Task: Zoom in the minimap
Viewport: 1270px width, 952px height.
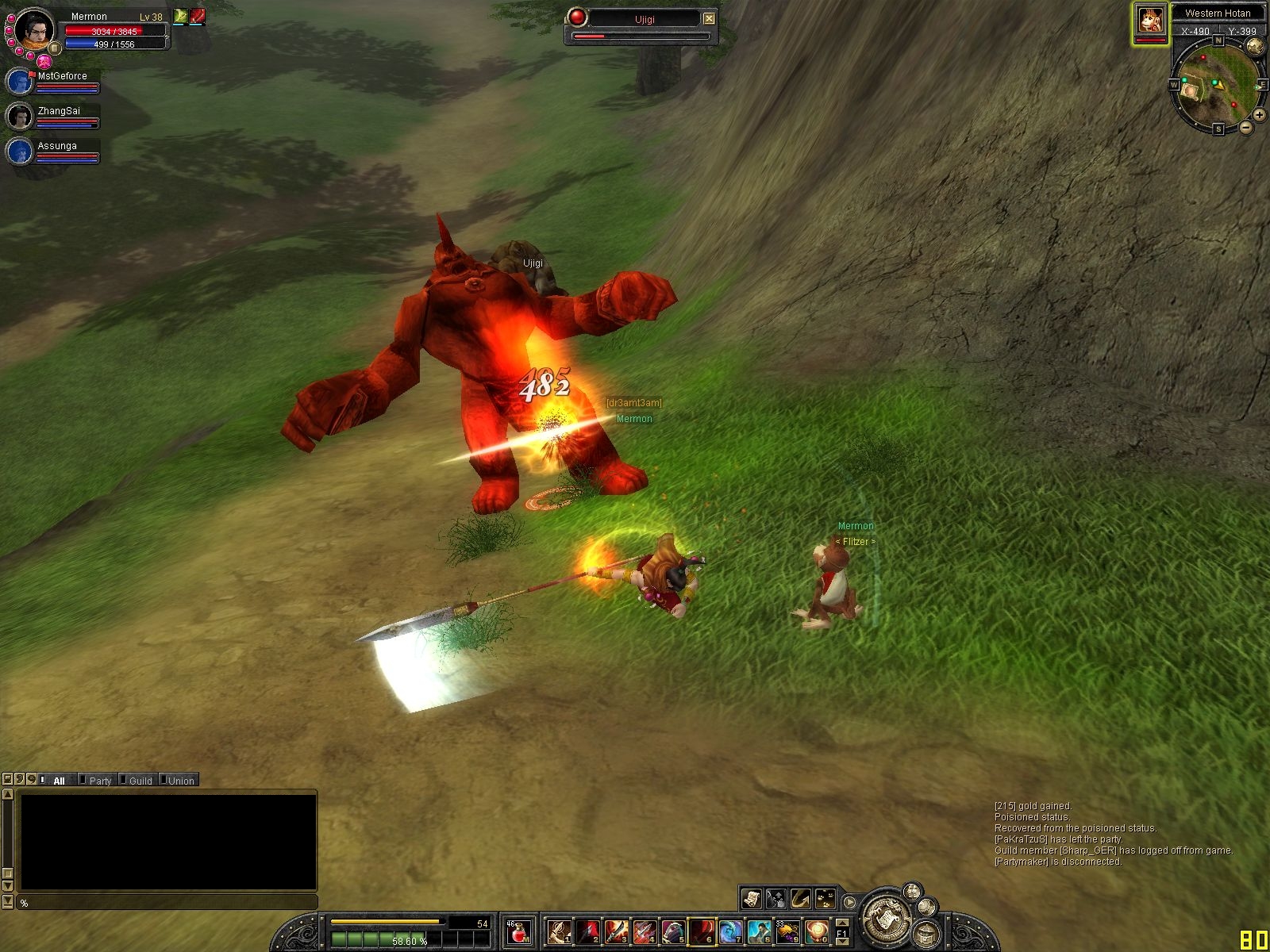Action: pos(1259,115)
